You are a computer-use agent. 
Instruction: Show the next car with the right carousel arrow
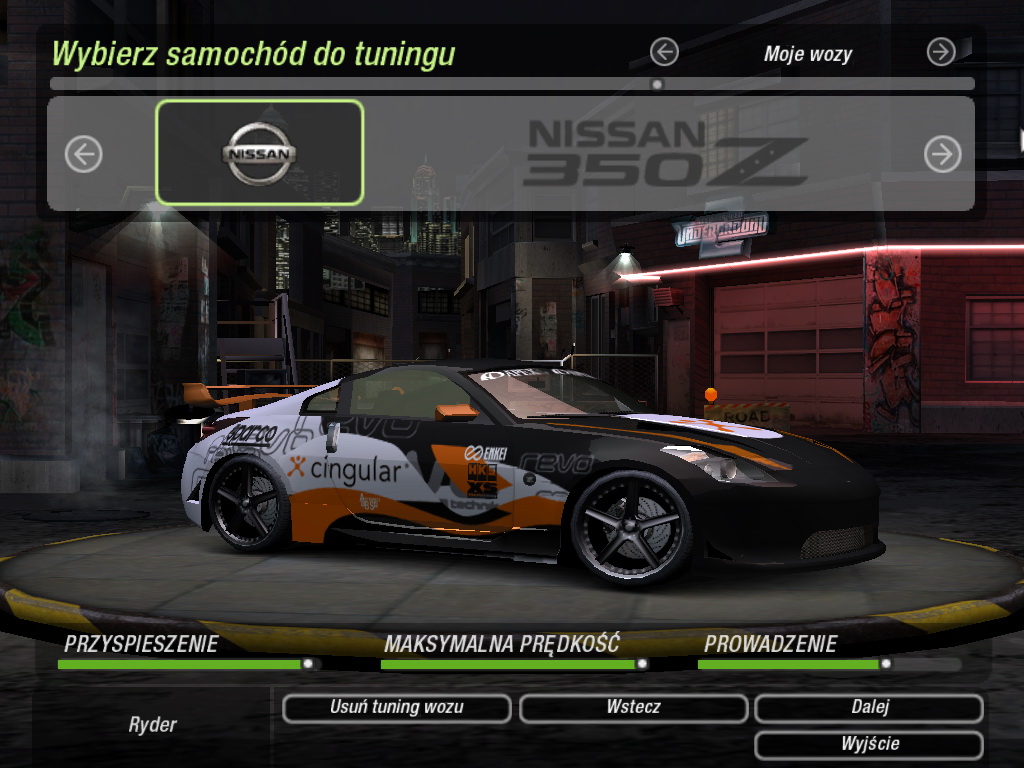pyautogui.click(x=942, y=154)
